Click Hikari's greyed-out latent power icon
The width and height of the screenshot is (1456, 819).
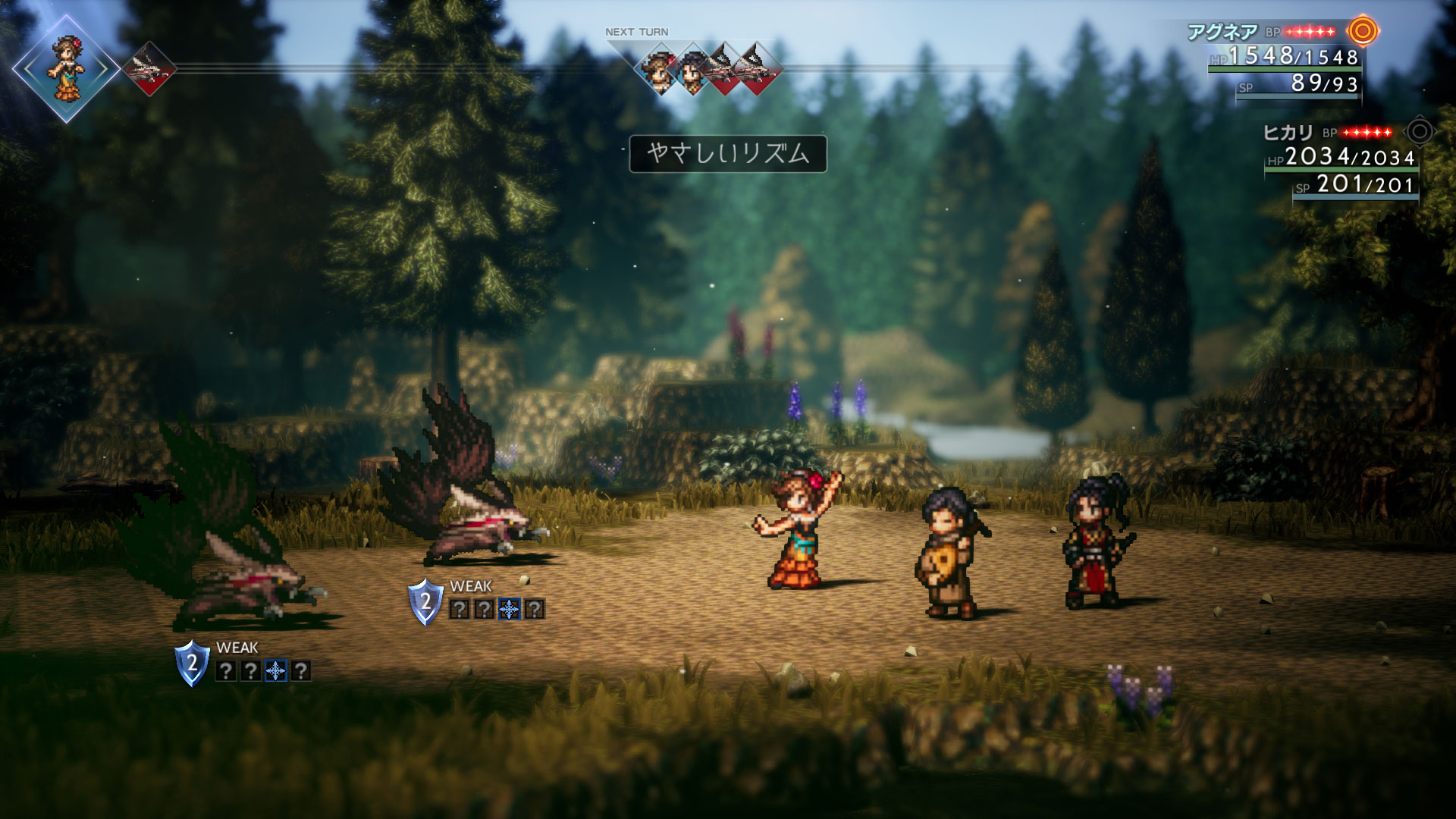[1420, 132]
